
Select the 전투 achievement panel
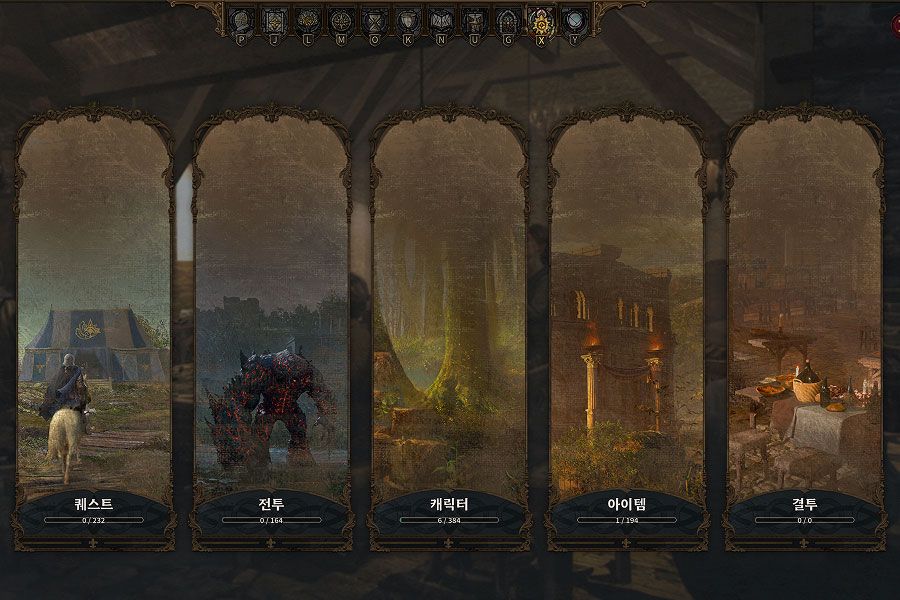click(272, 330)
